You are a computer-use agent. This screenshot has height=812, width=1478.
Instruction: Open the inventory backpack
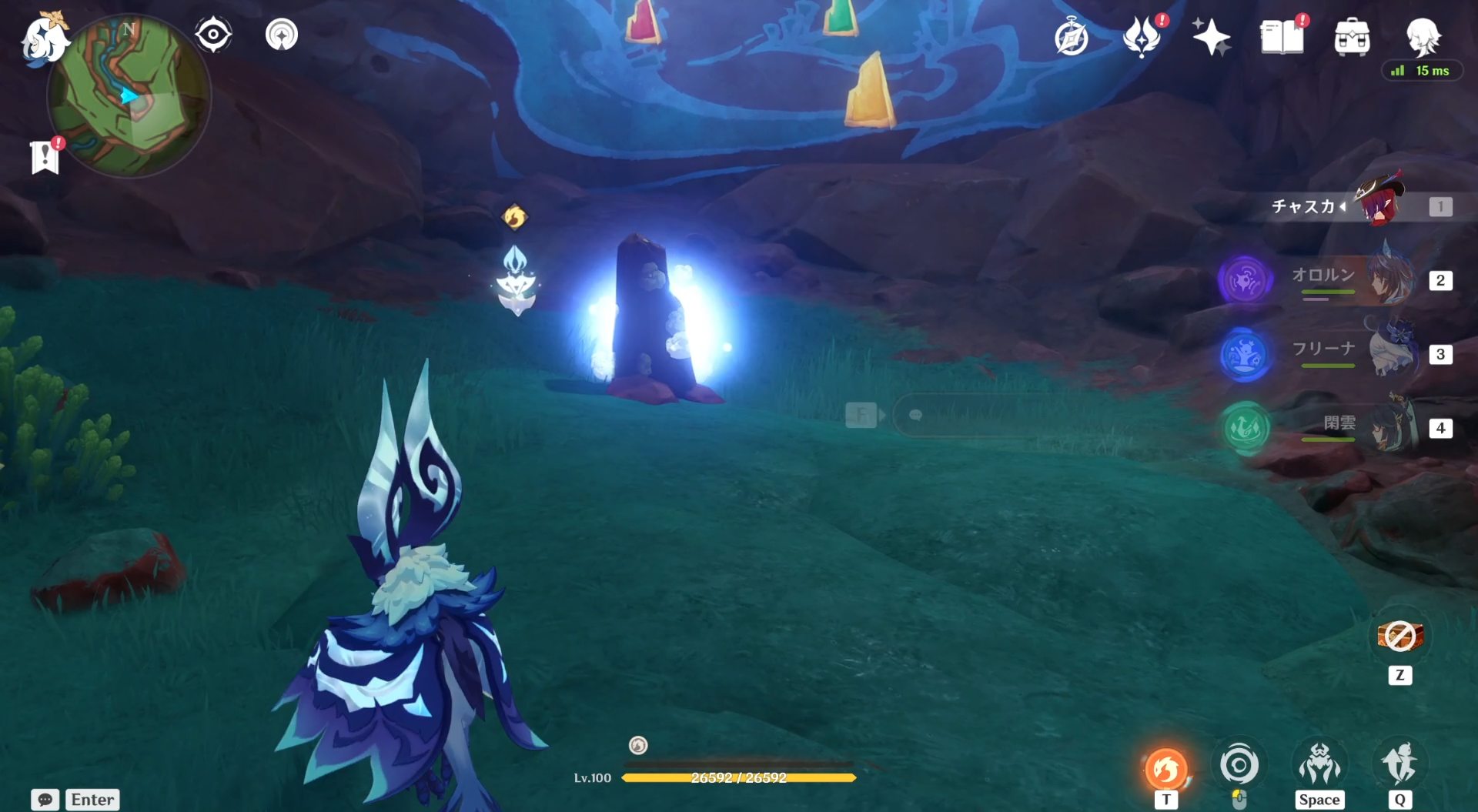pyautogui.click(x=1352, y=37)
